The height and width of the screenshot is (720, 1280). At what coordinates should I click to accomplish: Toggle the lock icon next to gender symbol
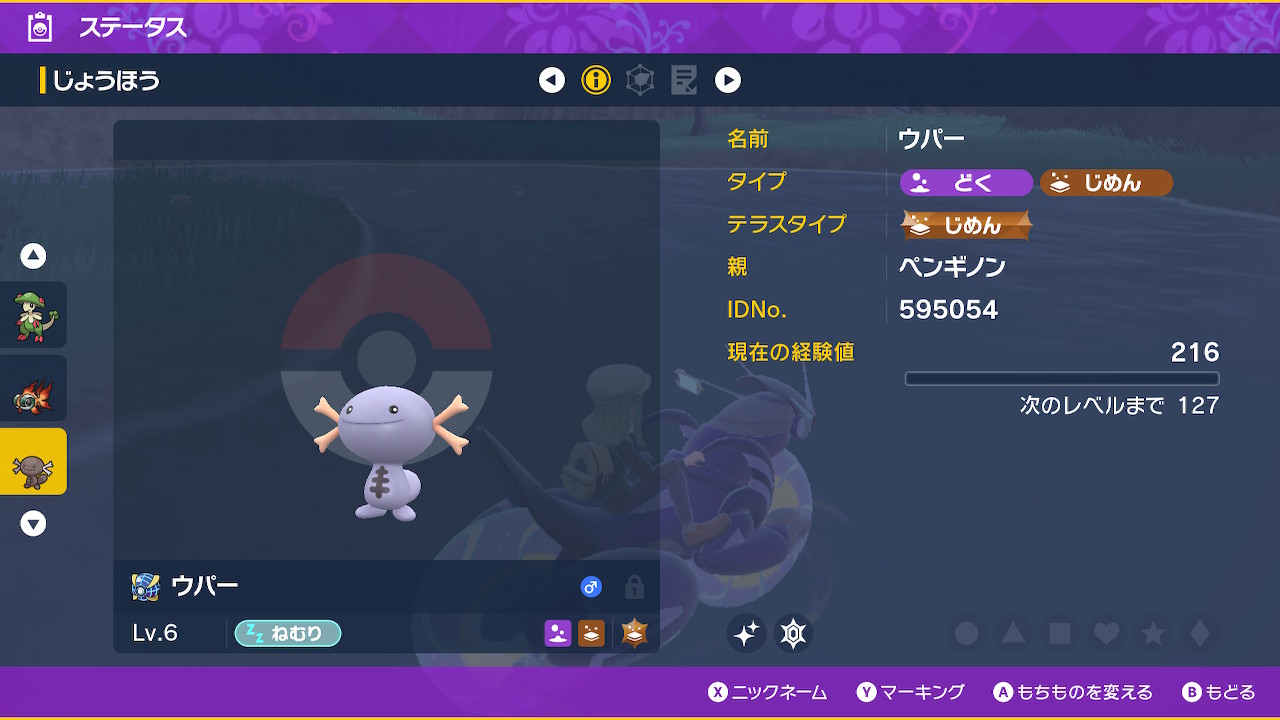(x=634, y=589)
